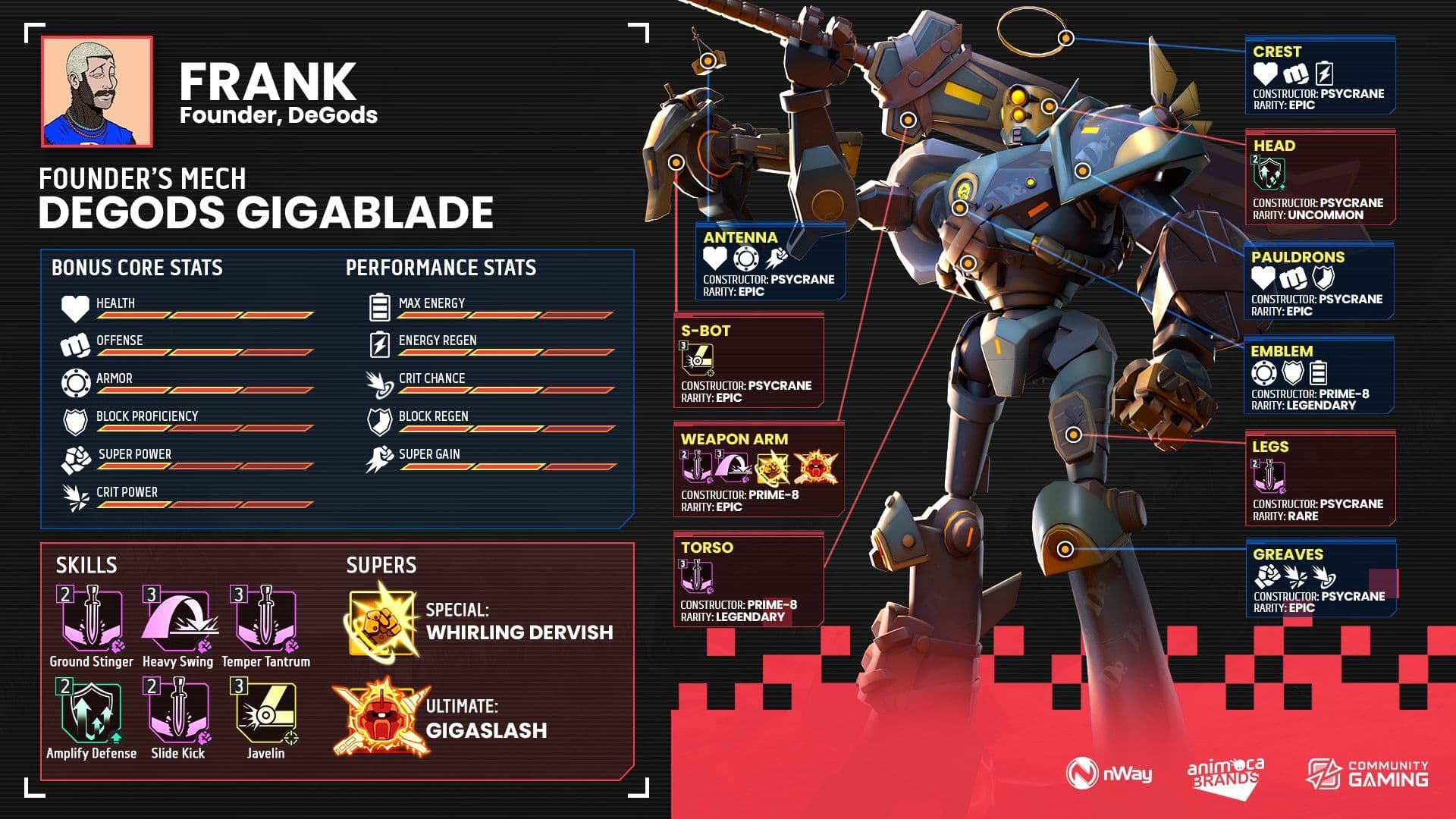
Task: Open Frank's avatar portrait
Action: click(x=97, y=91)
